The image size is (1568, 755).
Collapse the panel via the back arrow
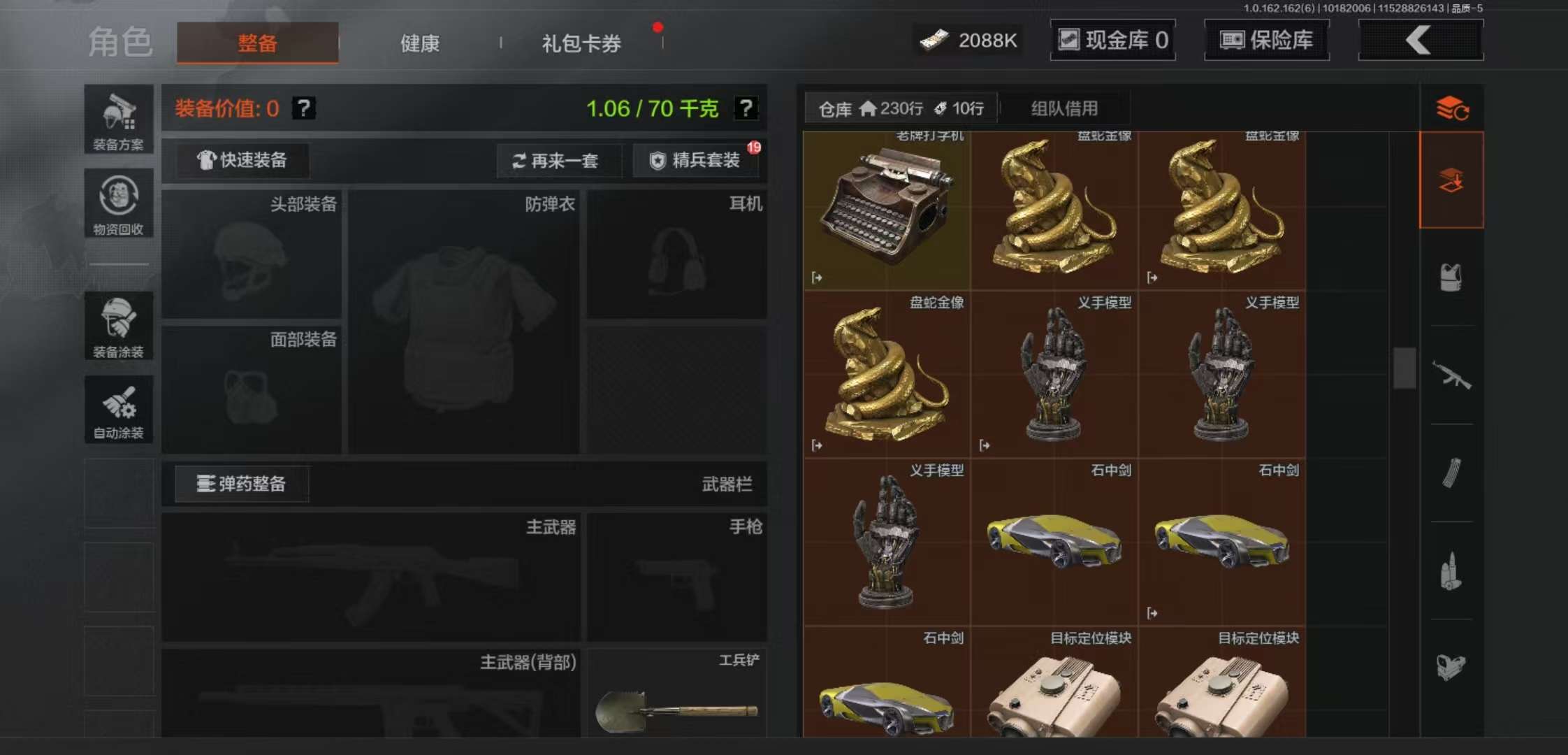coord(1420,40)
